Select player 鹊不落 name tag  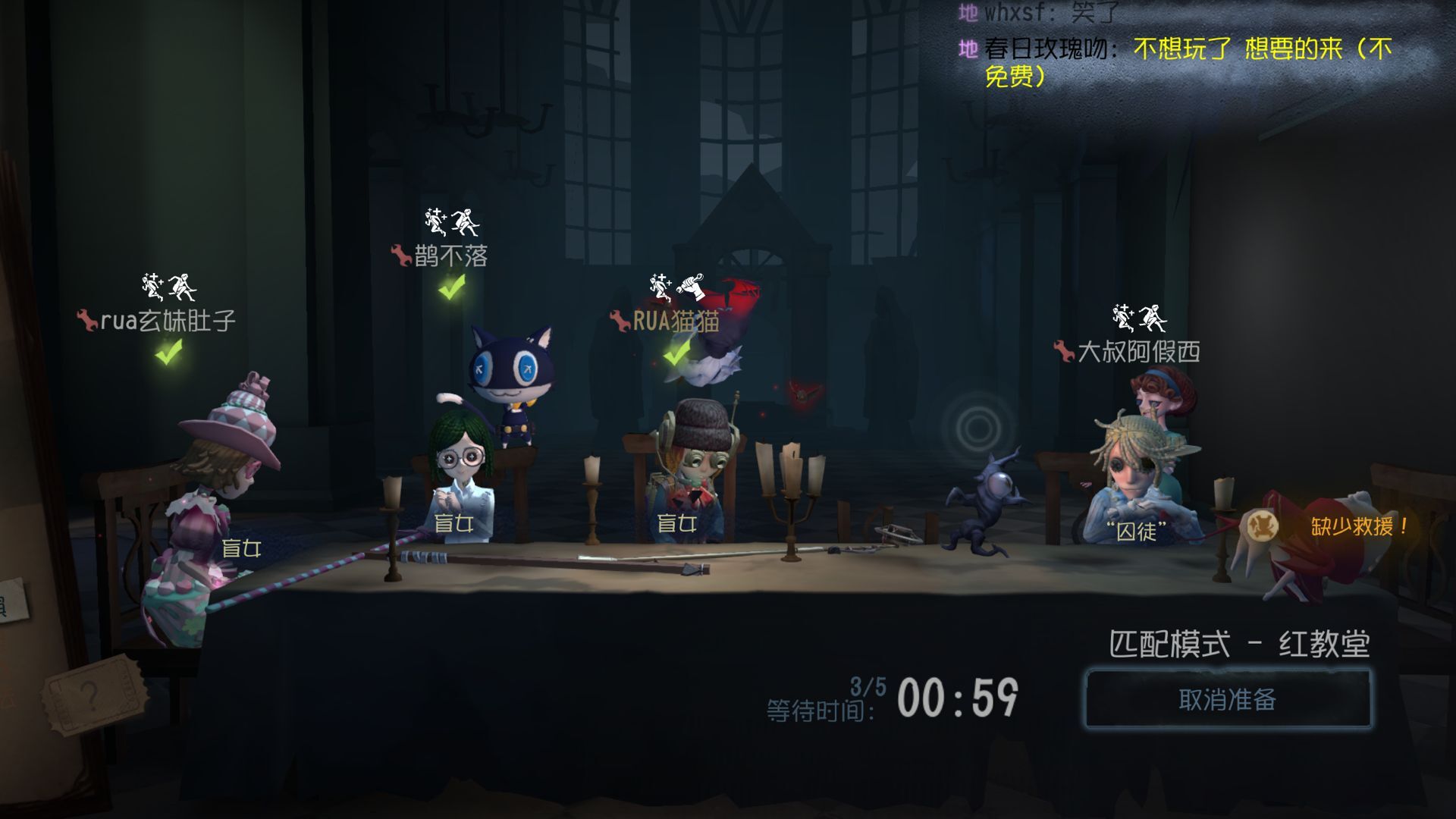[450, 256]
